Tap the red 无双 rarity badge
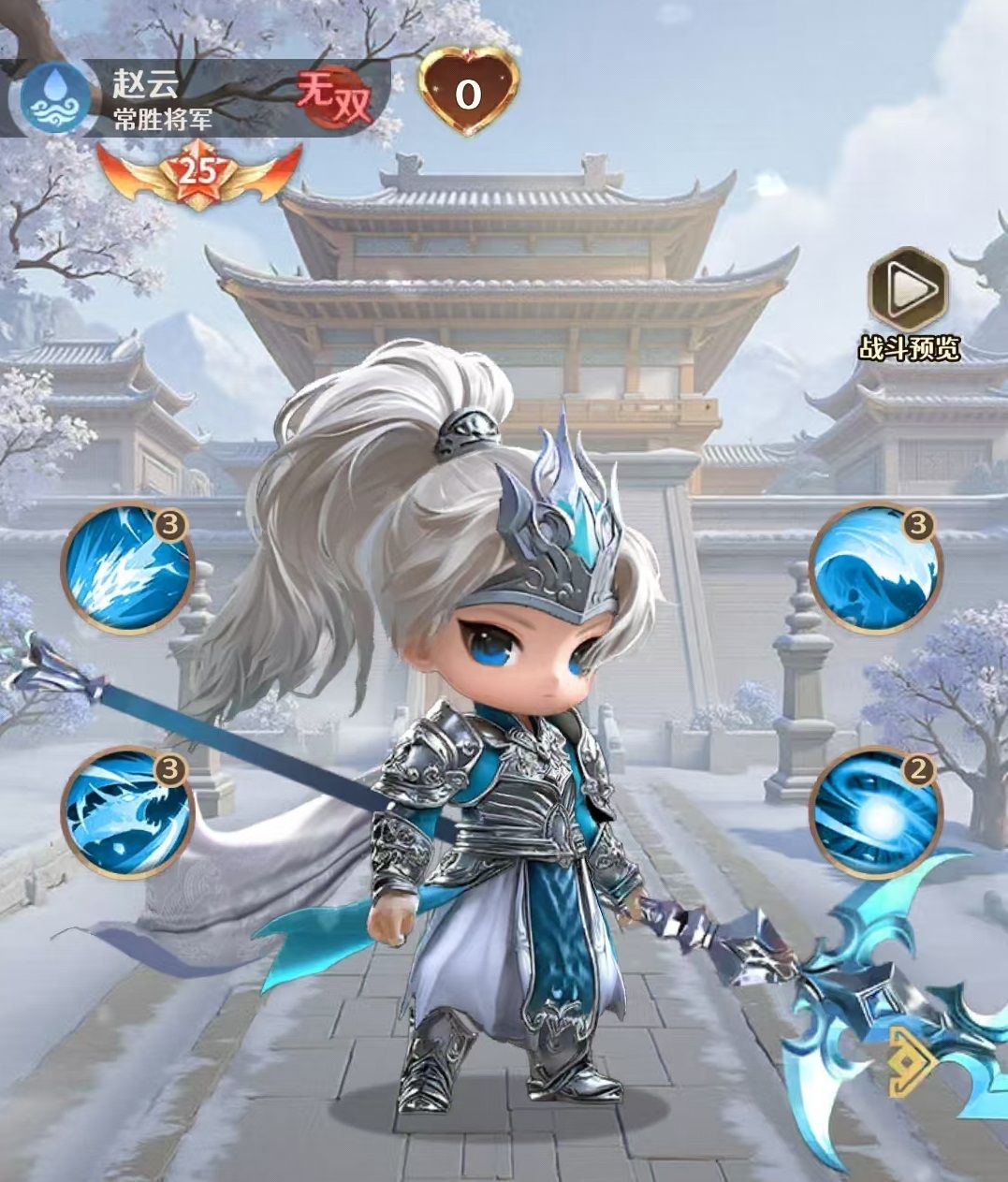 pyautogui.click(x=334, y=96)
